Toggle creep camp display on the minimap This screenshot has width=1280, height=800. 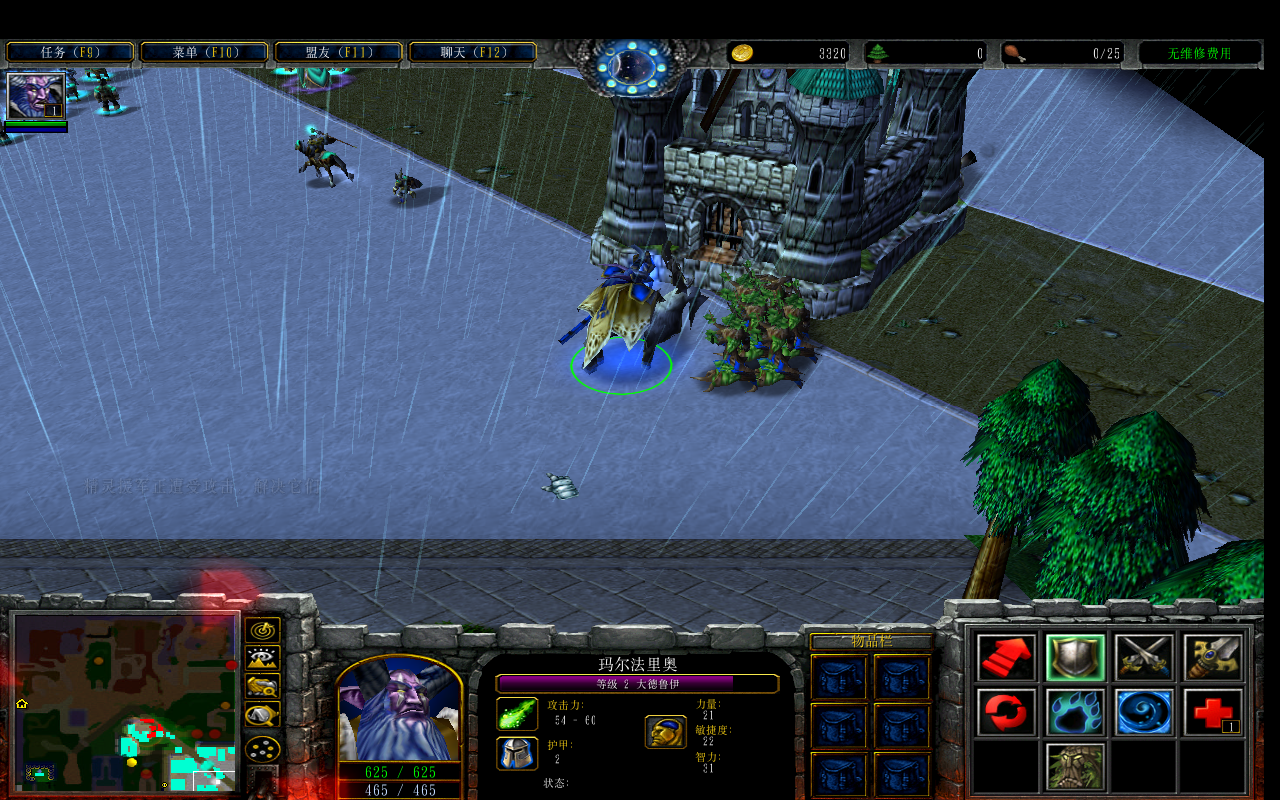[x=263, y=716]
